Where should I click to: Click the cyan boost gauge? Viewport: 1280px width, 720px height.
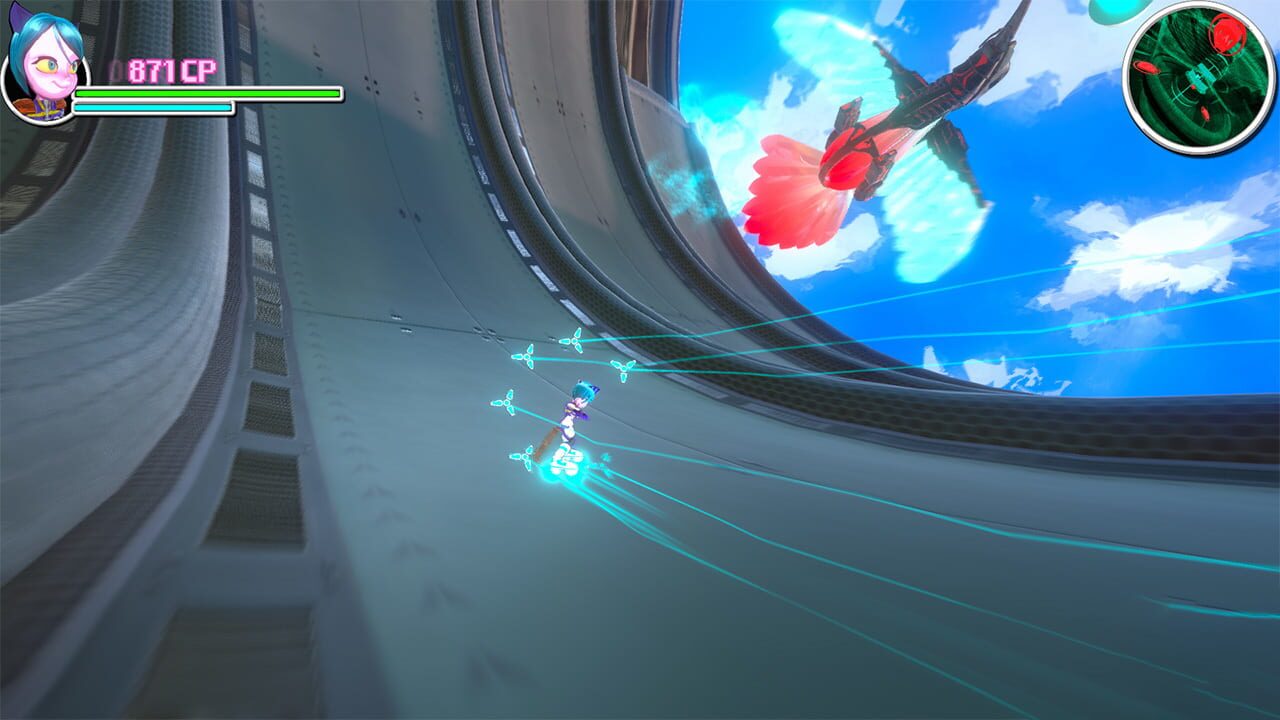click(152, 107)
